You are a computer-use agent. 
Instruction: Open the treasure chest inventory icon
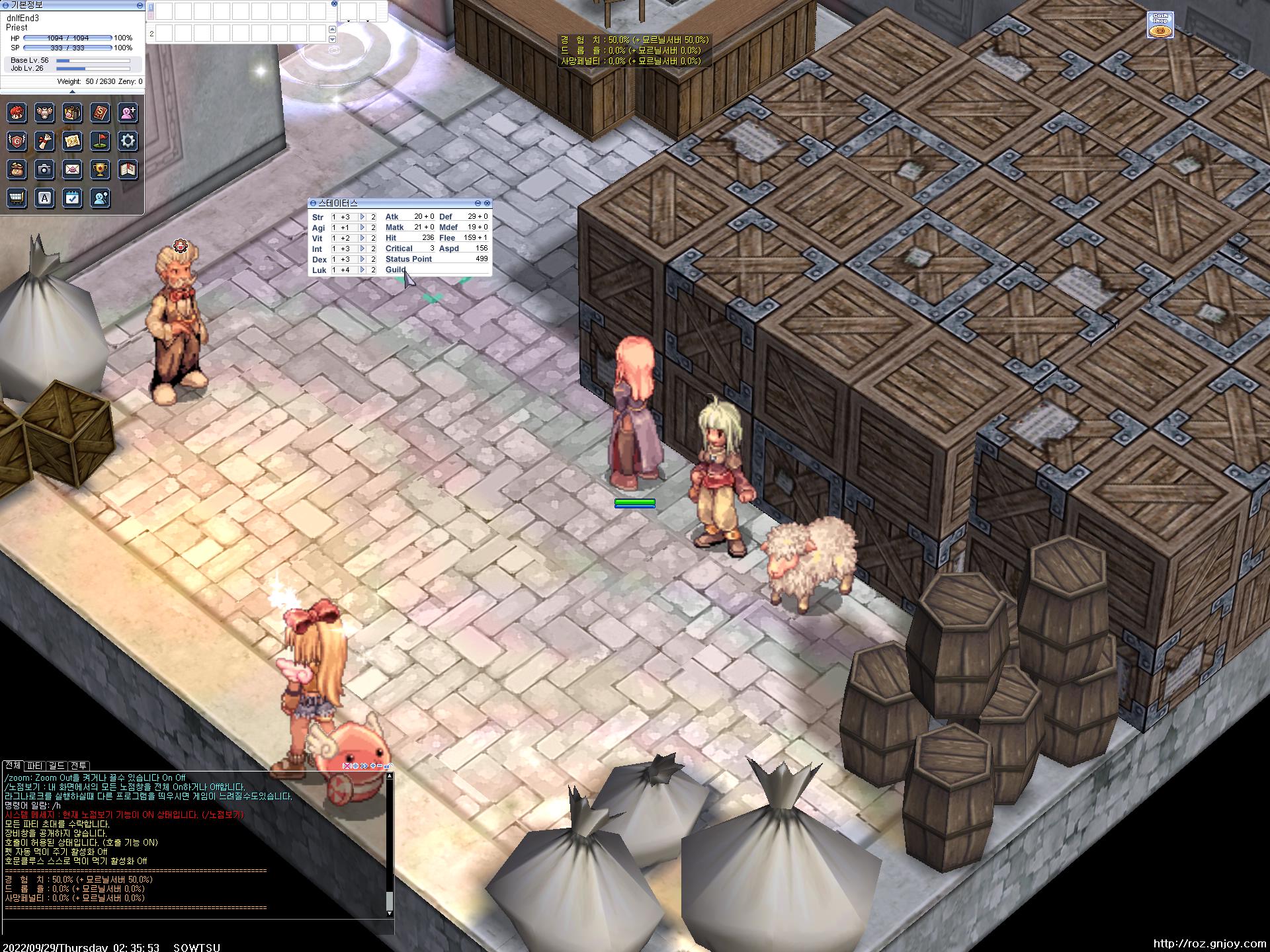pyautogui.click(x=72, y=113)
